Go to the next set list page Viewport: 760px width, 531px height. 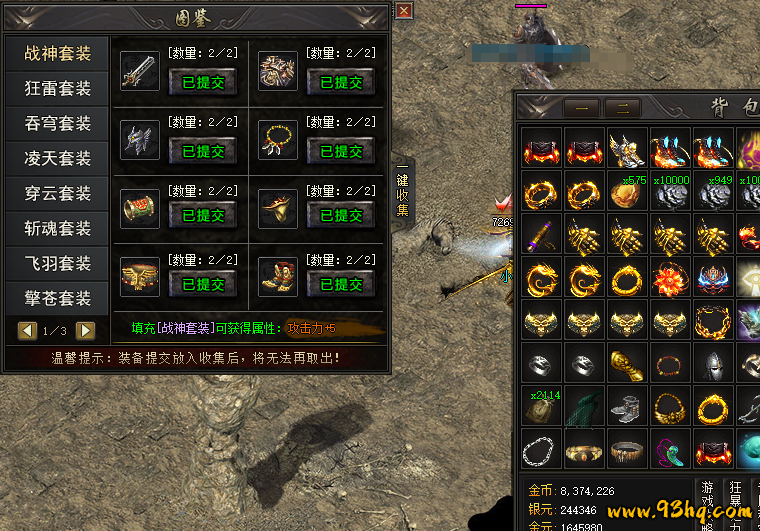86,330
